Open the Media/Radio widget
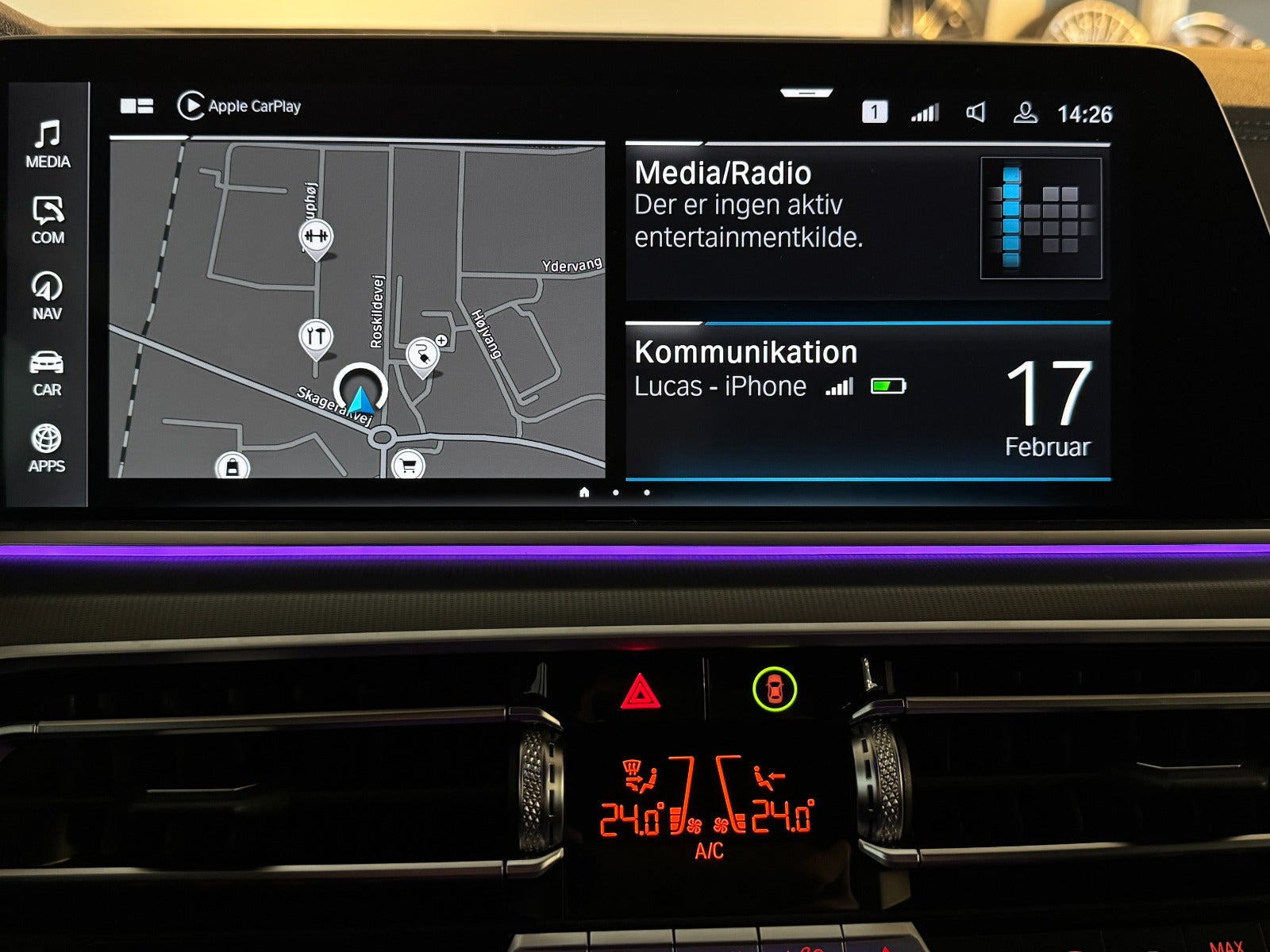This screenshot has height=952, width=1270. coord(867,221)
